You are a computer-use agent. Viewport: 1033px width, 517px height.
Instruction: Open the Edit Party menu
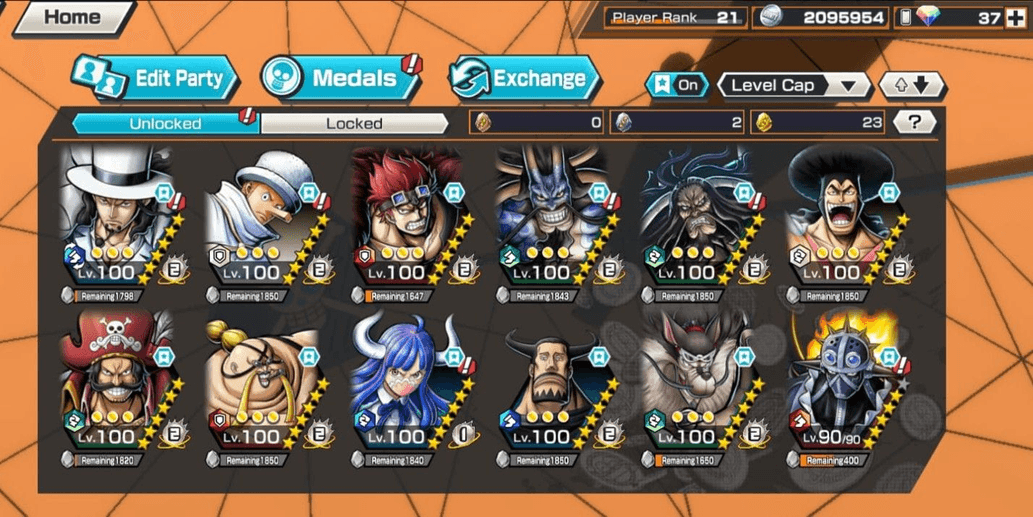(155, 78)
